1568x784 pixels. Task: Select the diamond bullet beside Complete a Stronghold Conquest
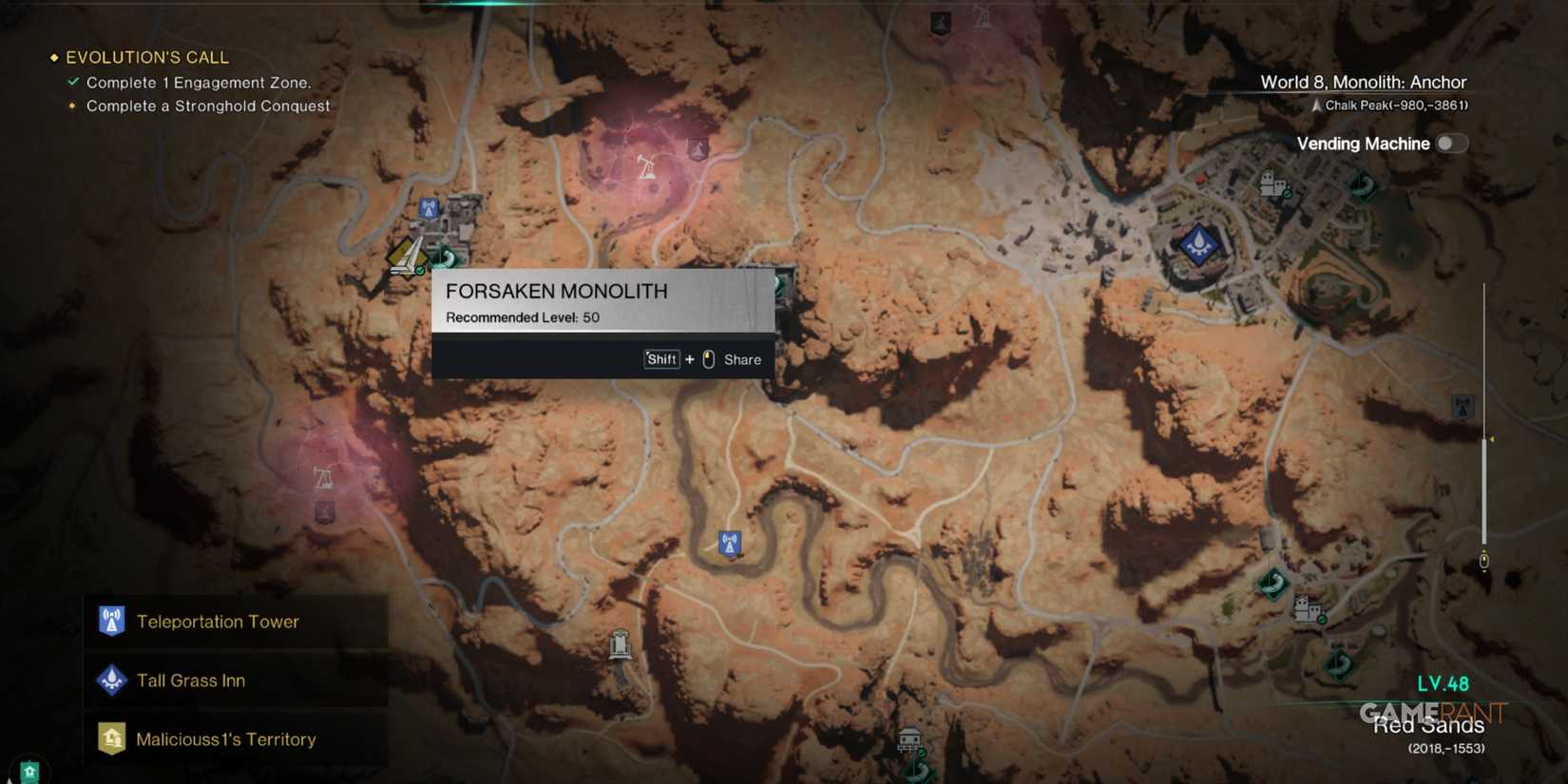click(72, 106)
